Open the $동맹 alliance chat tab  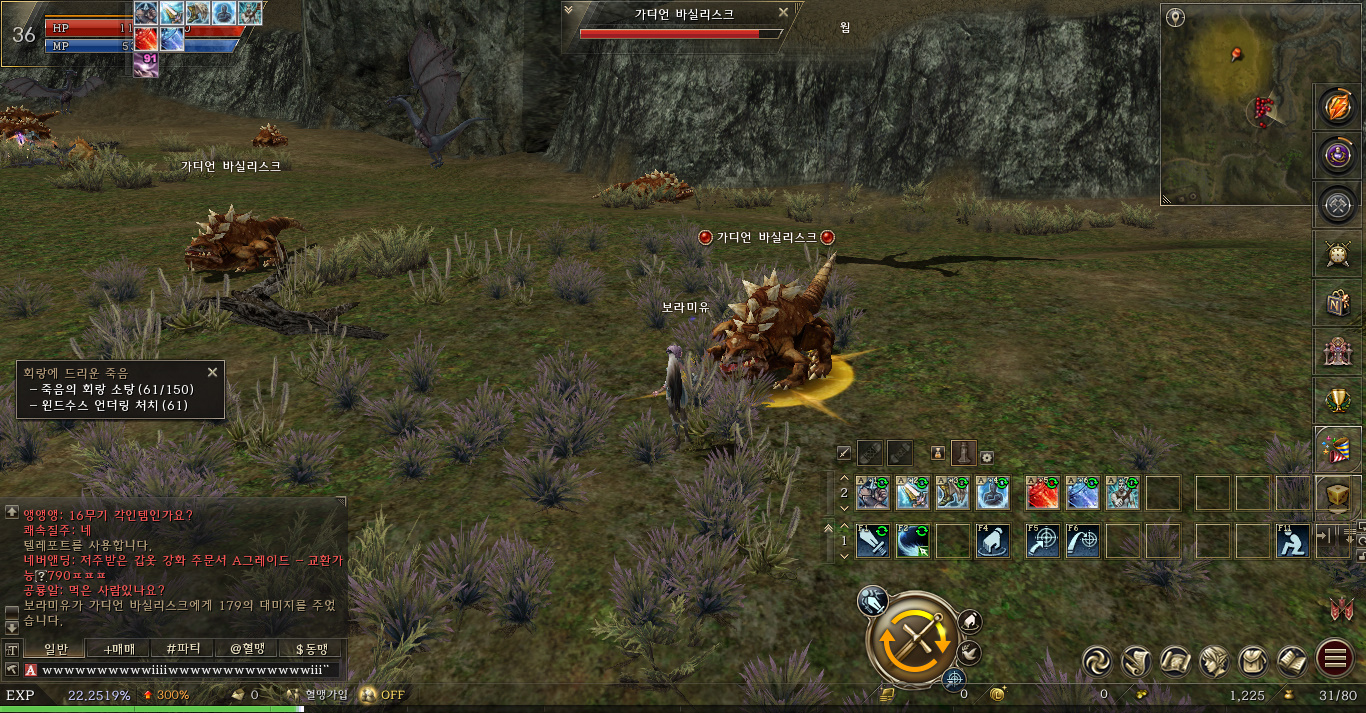311,649
